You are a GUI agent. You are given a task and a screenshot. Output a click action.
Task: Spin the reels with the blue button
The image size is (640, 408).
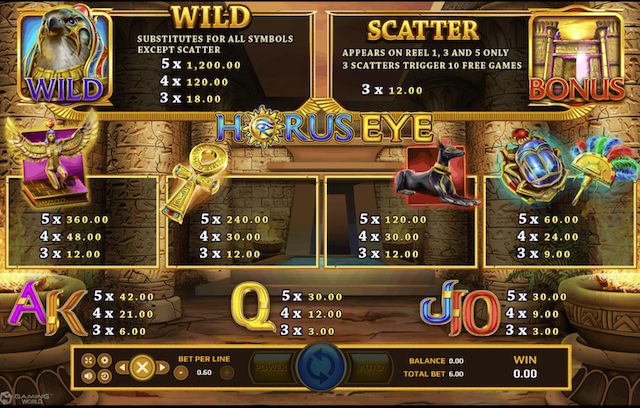[x=321, y=368]
